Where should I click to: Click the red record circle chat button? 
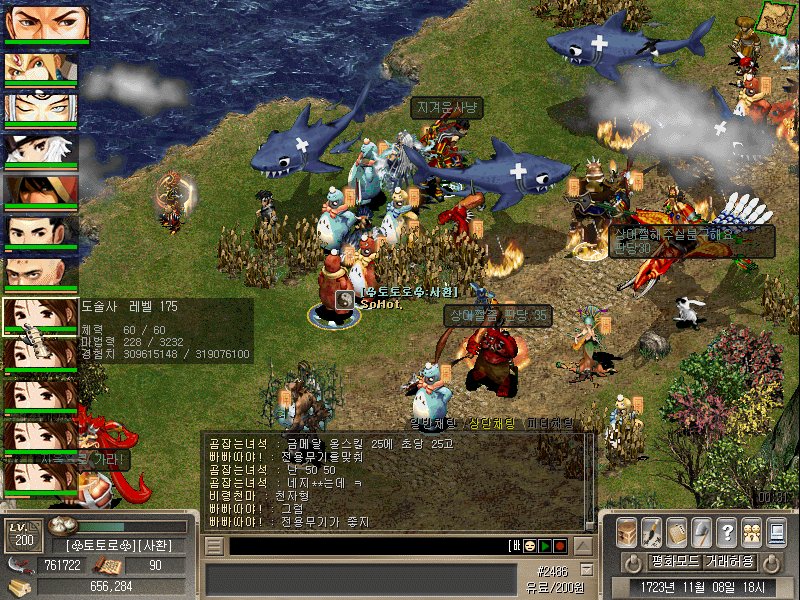click(560, 546)
